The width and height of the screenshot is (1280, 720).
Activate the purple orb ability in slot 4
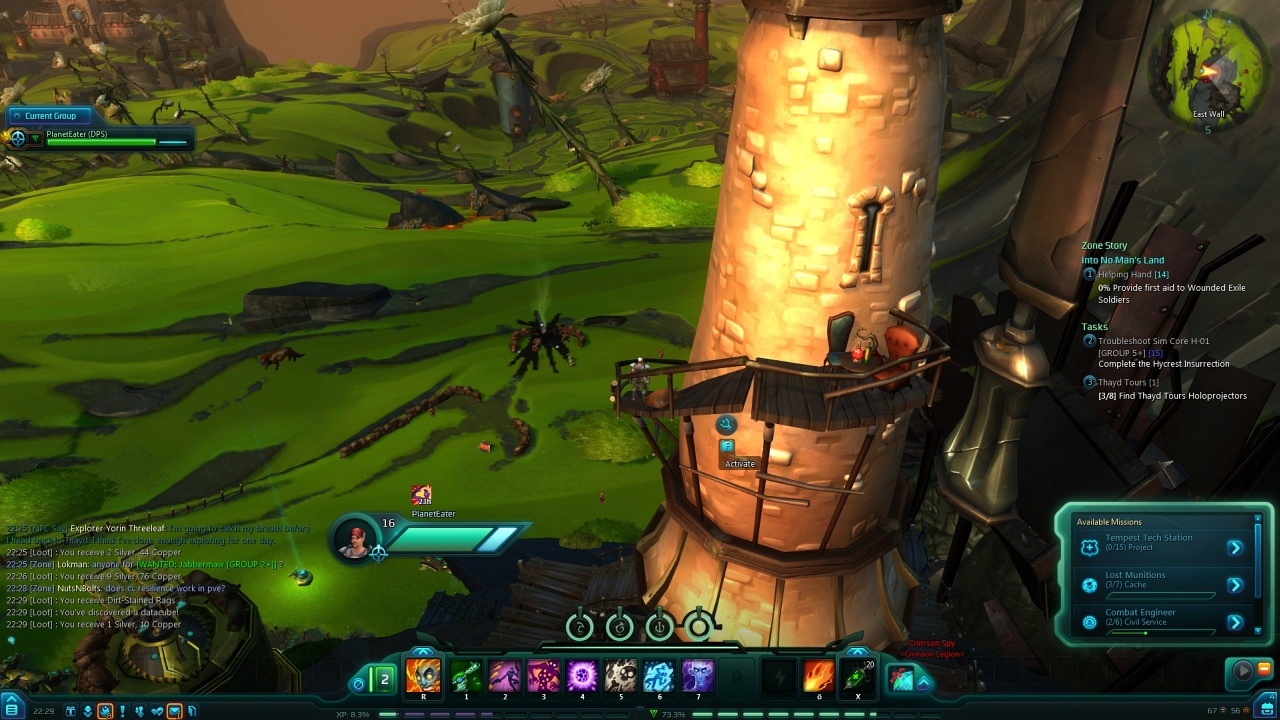(x=582, y=677)
